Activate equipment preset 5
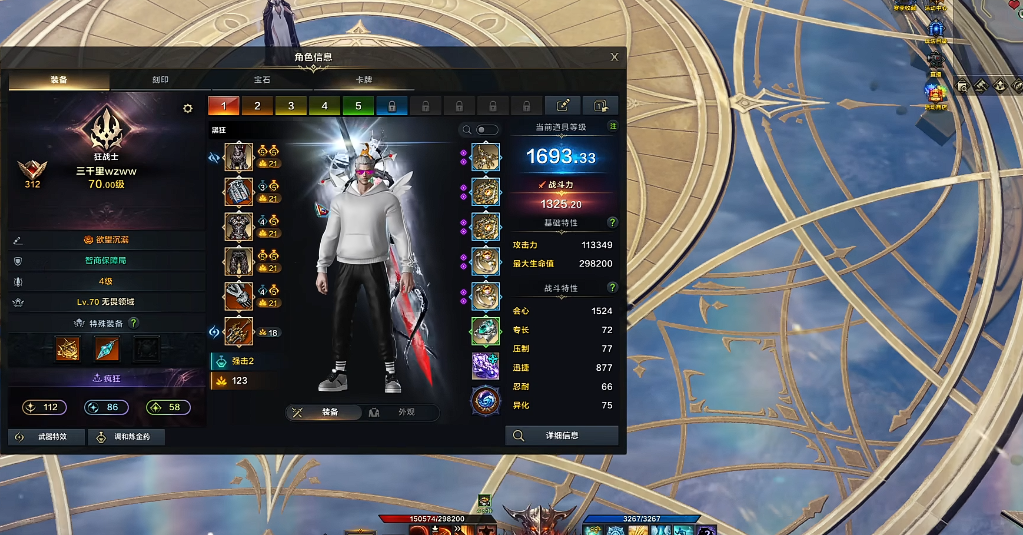The width and height of the screenshot is (1023, 535). click(x=357, y=105)
